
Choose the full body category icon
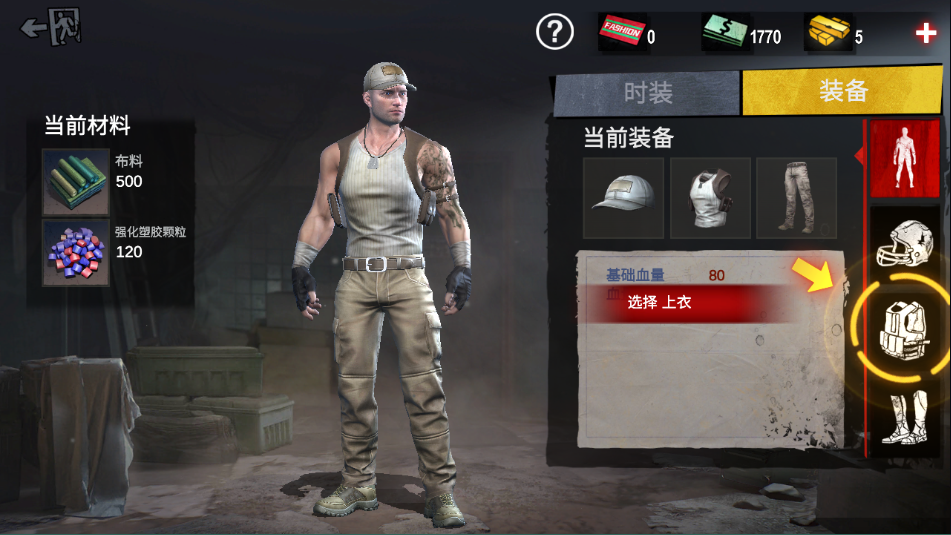(904, 158)
